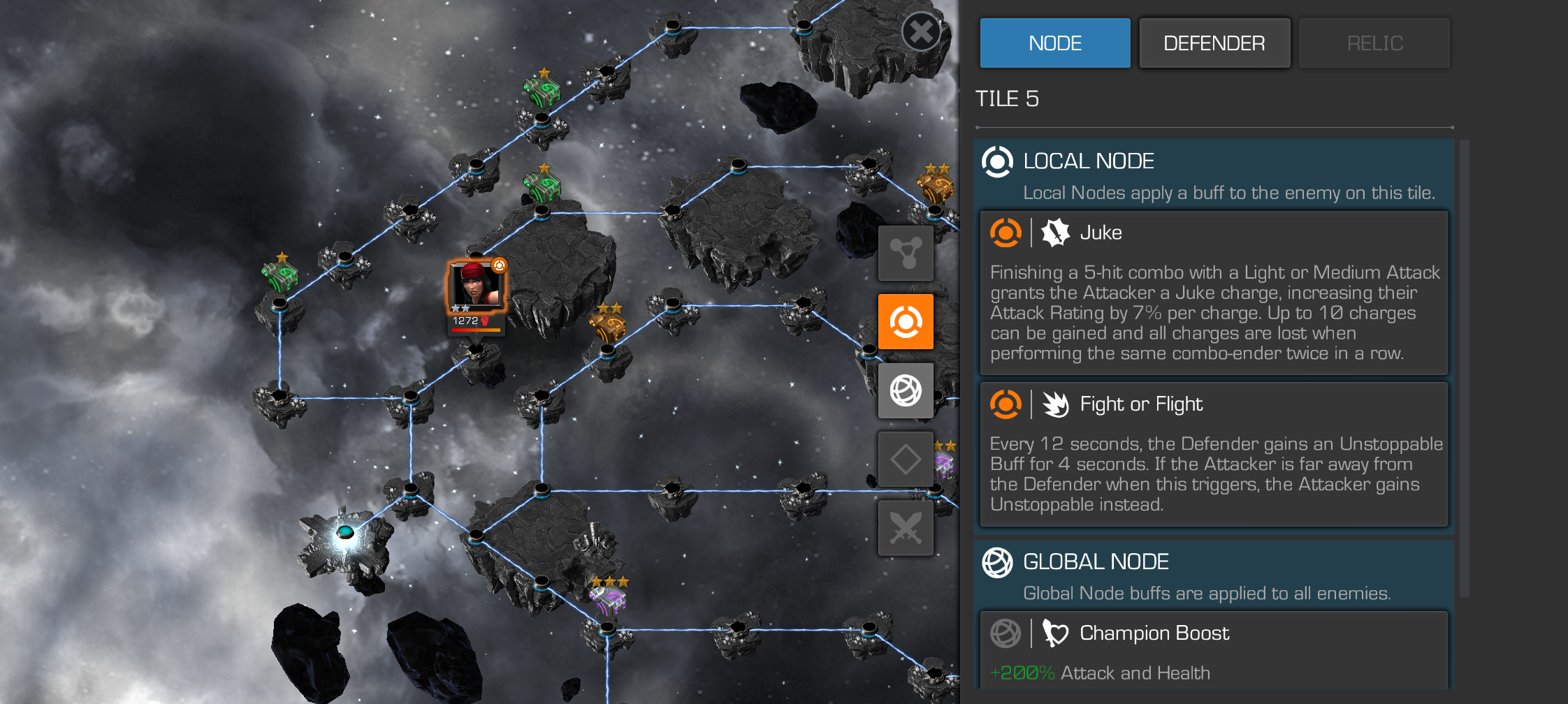Toggle the path connections filter button
Screen dimensions: 1568x704
[x=906, y=253]
